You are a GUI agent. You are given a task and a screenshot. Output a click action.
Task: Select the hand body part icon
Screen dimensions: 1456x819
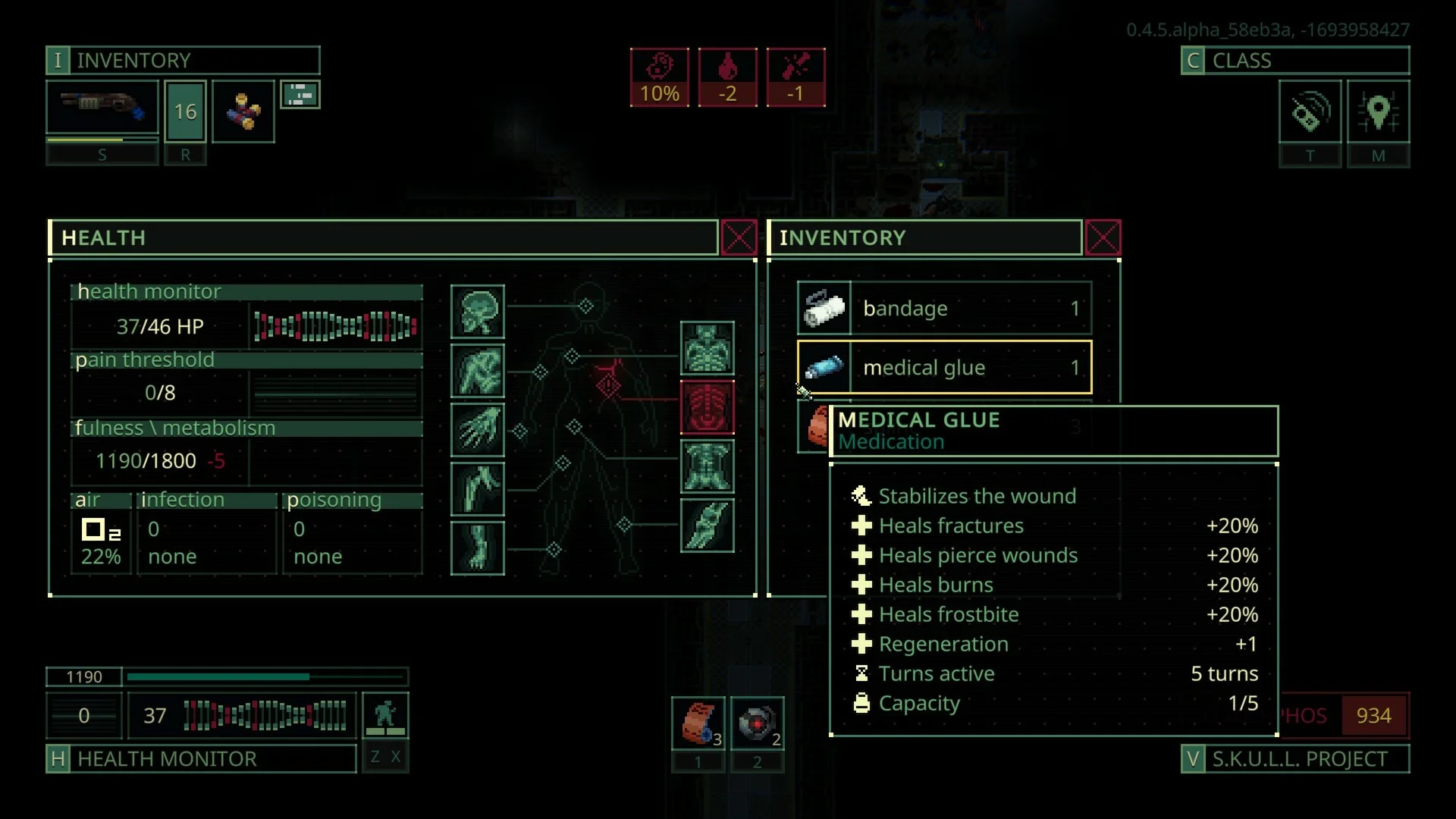(477, 430)
